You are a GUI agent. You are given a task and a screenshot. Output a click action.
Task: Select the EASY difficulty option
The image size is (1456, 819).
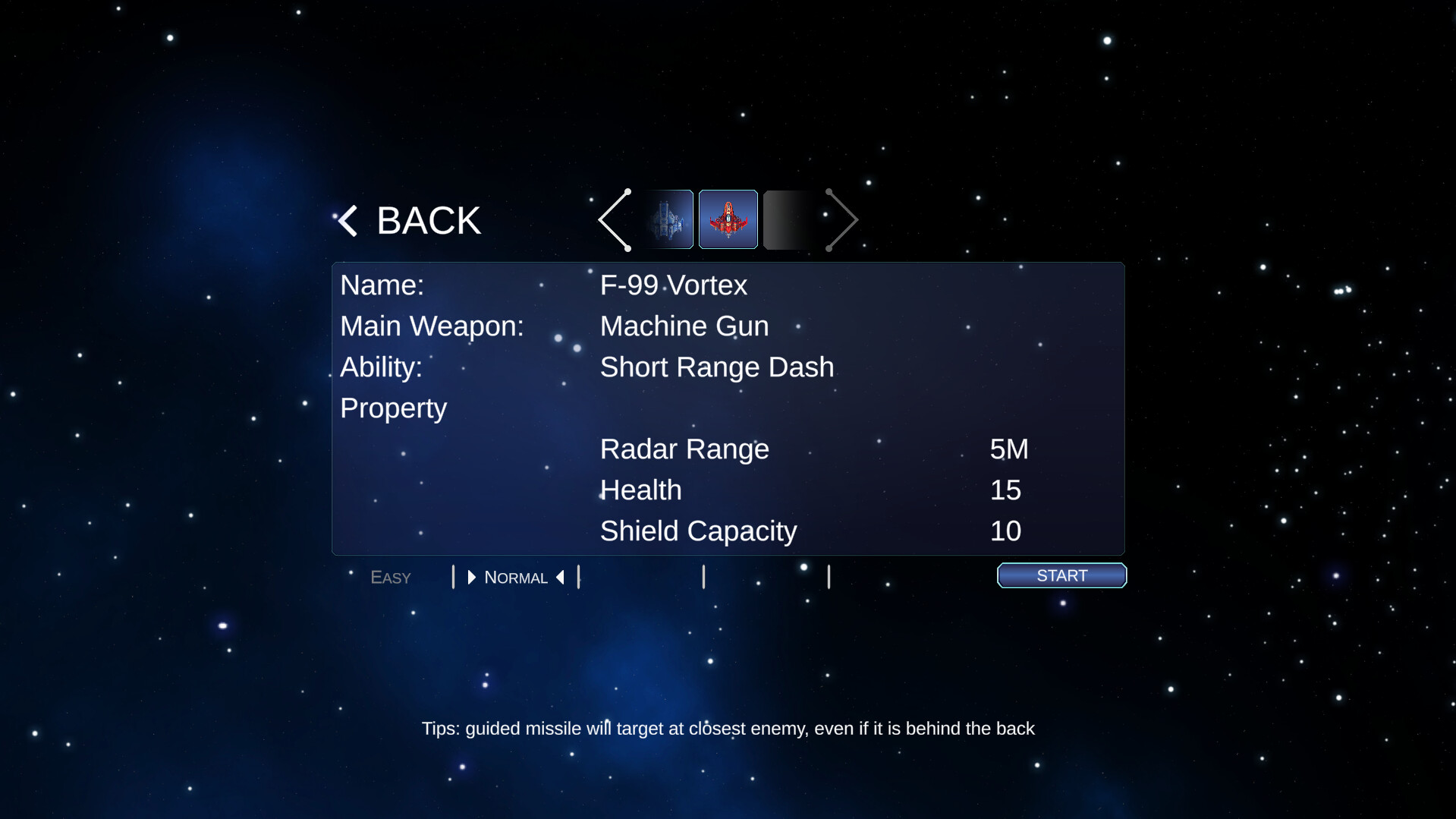390,577
